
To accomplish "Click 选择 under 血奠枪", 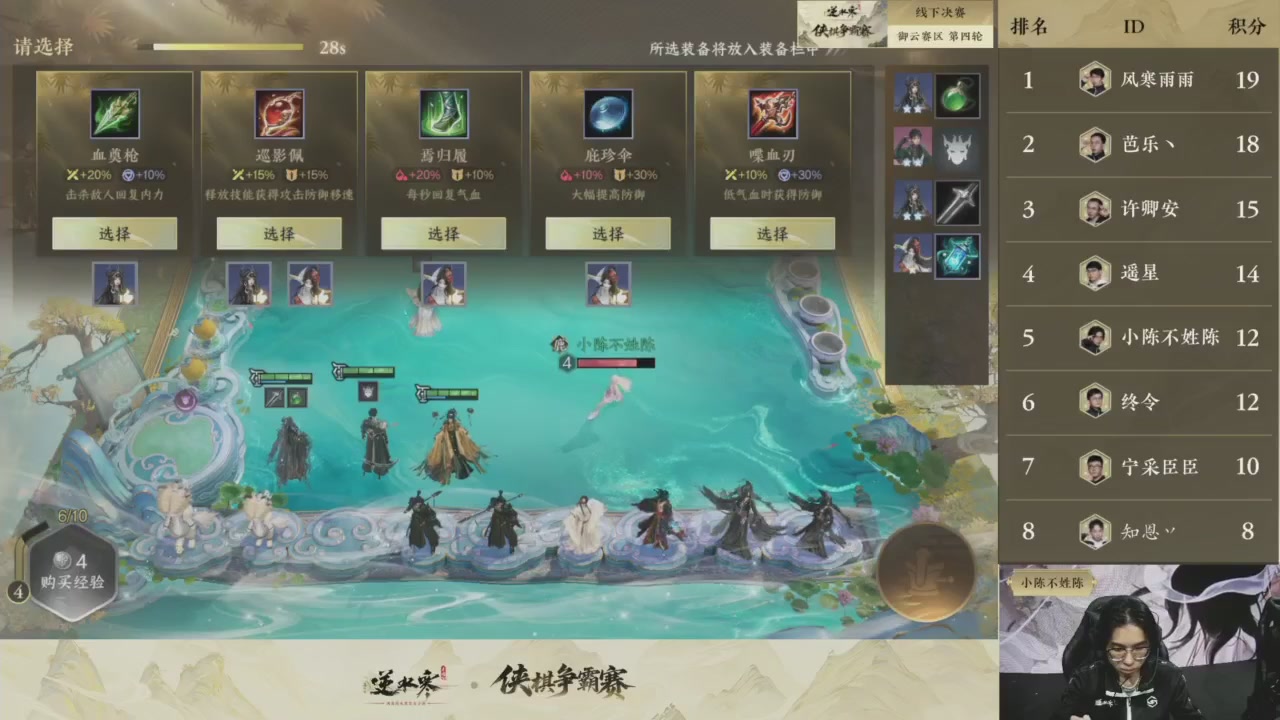I will [114, 233].
